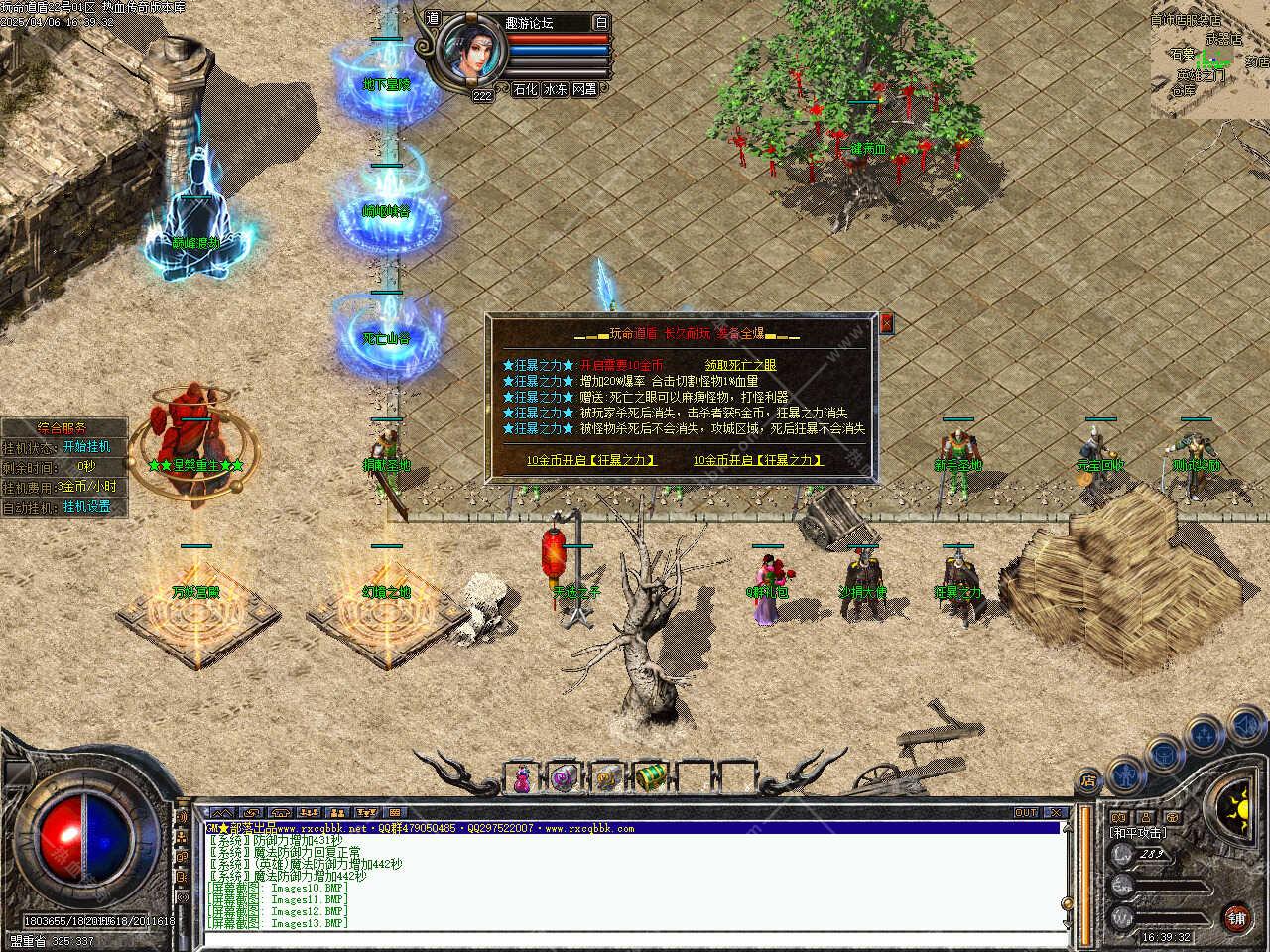The width and height of the screenshot is (1270, 952).
Task: Open the character figure orb button
Action: click(x=1124, y=772)
